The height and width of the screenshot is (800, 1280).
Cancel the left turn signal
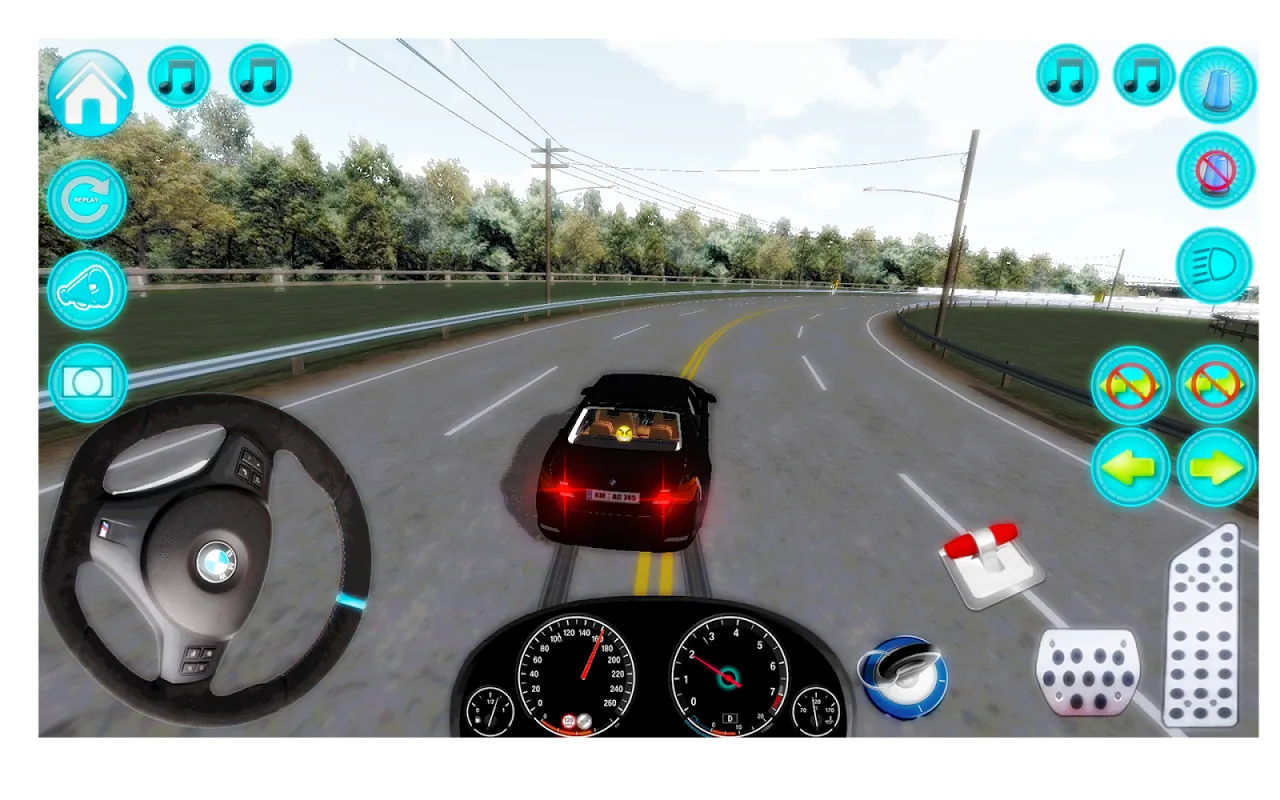tap(1130, 385)
